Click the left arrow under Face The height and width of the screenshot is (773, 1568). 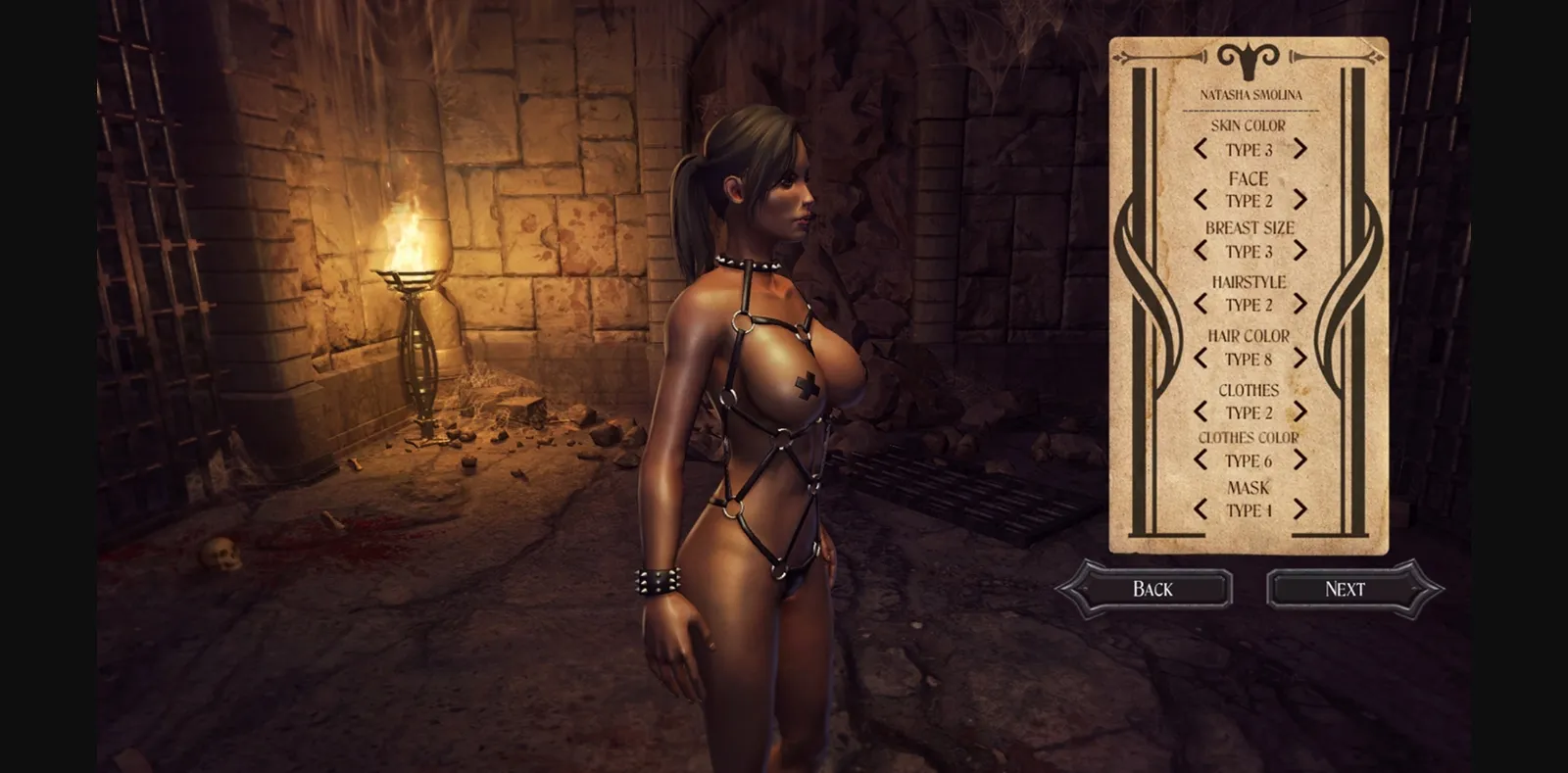(1201, 201)
